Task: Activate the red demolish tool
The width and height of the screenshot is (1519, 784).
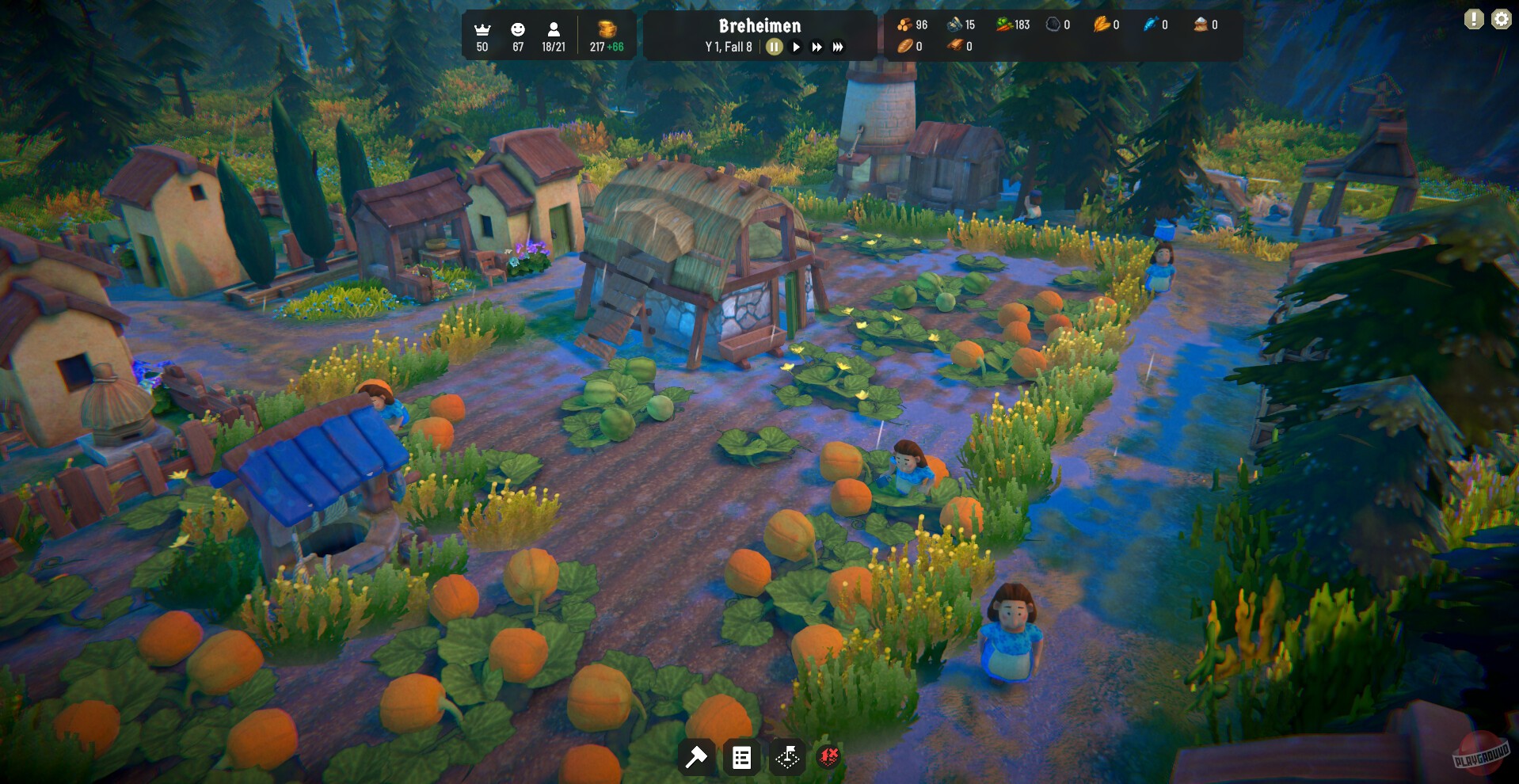Action: click(828, 757)
